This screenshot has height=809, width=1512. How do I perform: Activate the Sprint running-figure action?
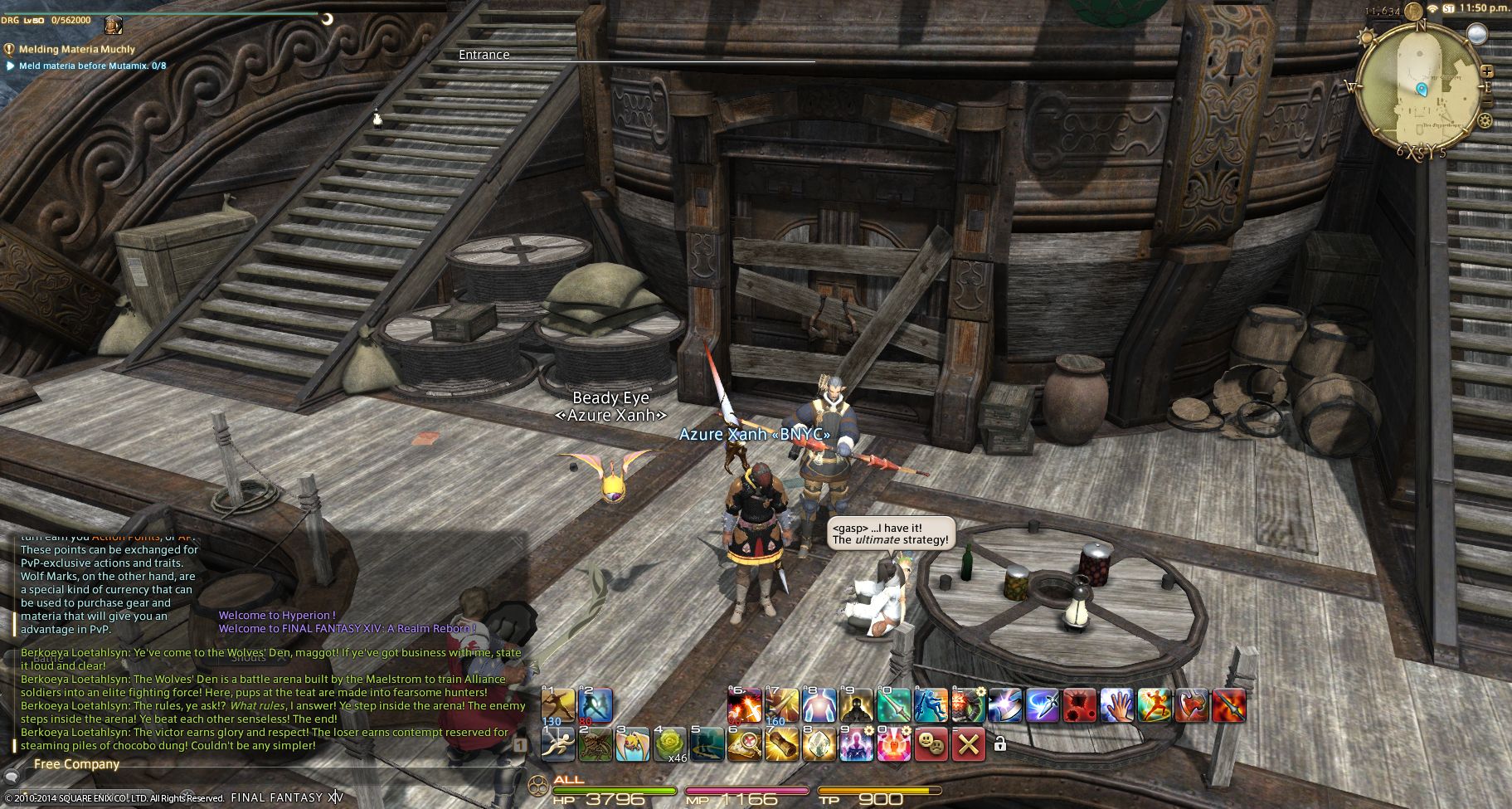[x=558, y=743]
